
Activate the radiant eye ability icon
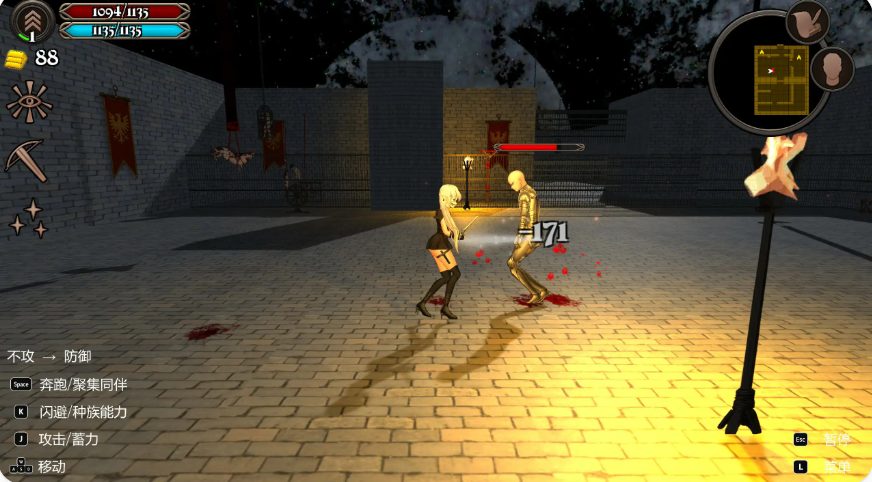[28, 102]
